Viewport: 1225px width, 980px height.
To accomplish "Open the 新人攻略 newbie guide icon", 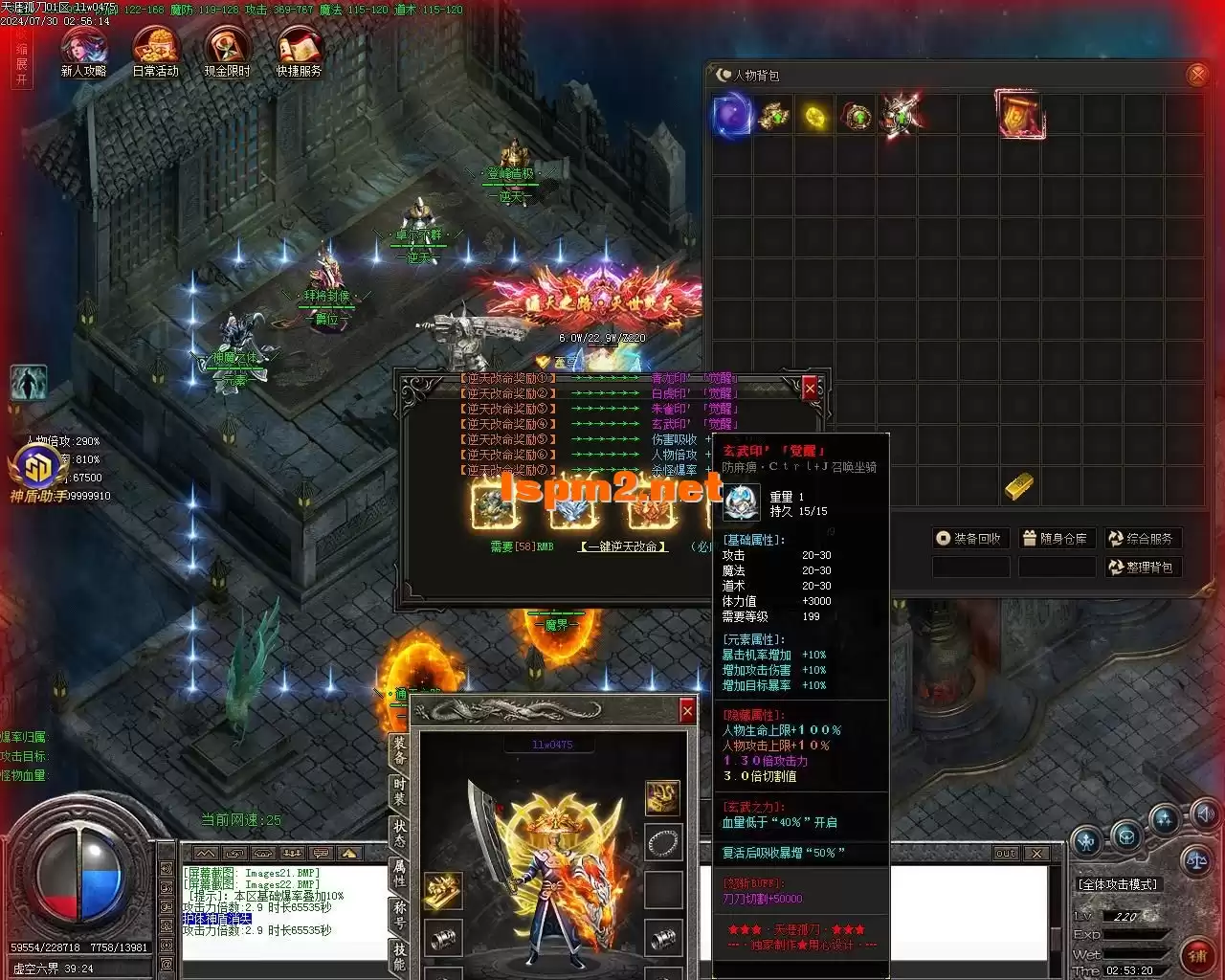I will [83, 50].
